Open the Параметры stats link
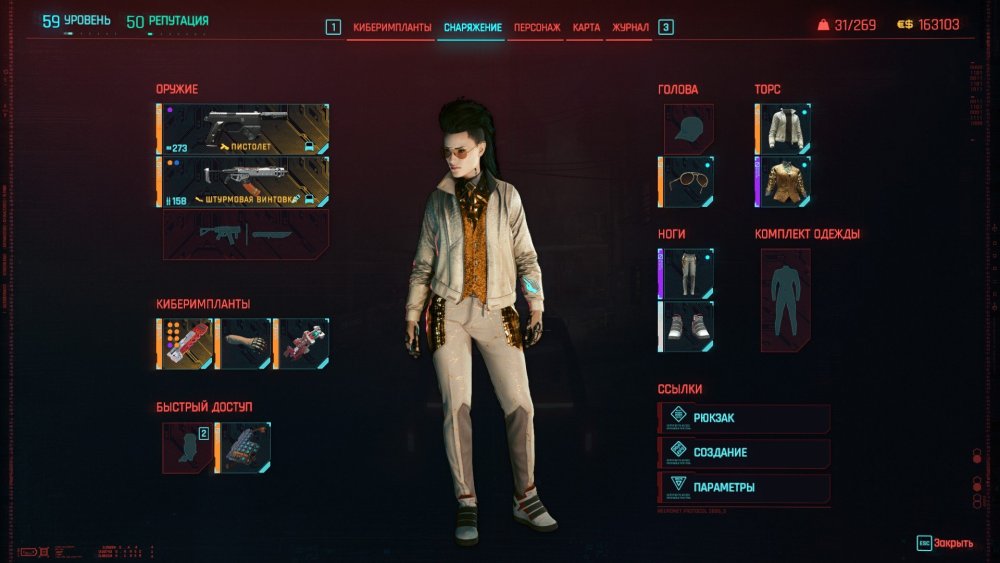 (x=745, y=488)
